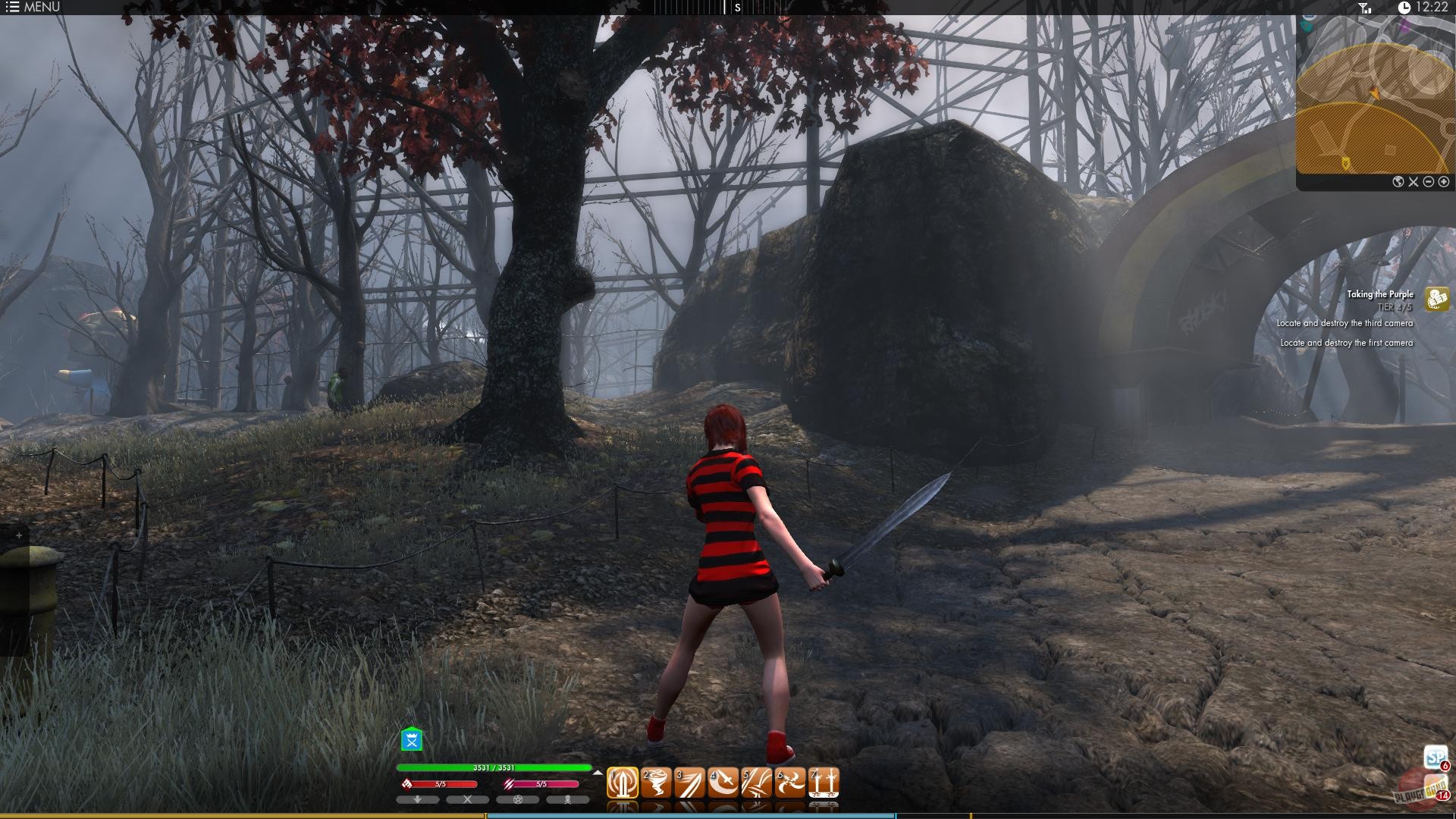Viewport: 1456px width, 819px height.
Task: Toggle PvP mode with the crossed swords minimap icon
Action: (1413, 182)
